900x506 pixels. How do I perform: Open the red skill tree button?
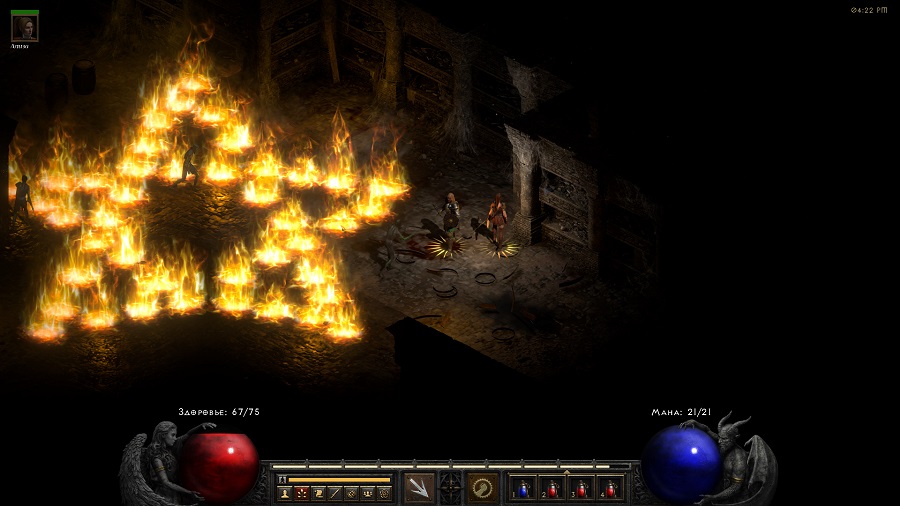pyautogui.click(x=301, y=493)
